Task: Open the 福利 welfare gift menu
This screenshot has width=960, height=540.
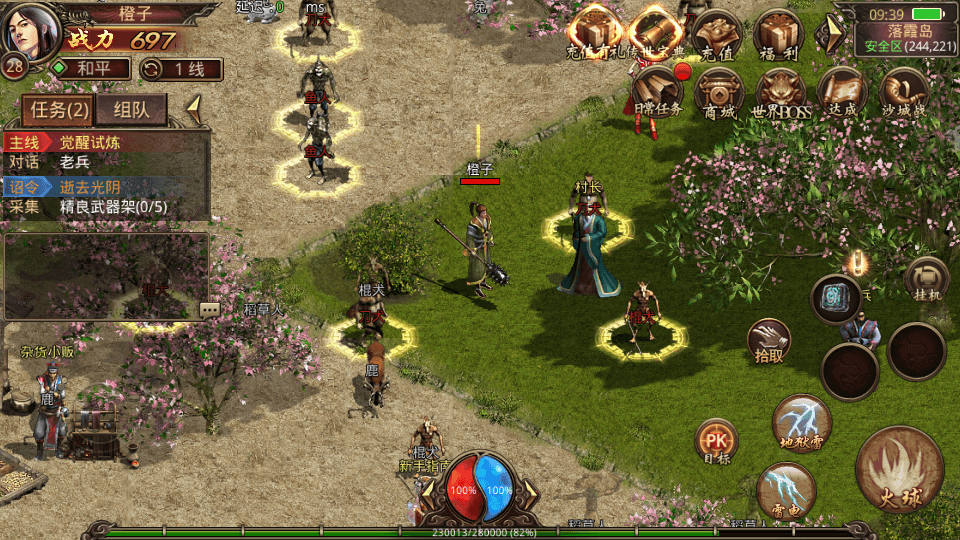Action: coord(777,32)
